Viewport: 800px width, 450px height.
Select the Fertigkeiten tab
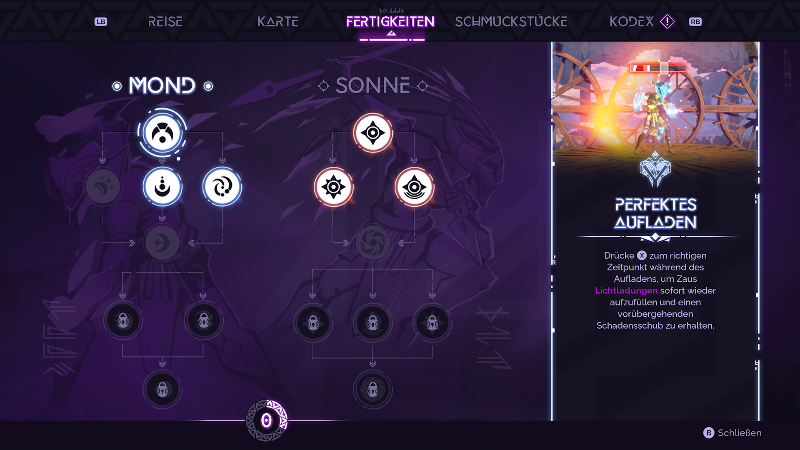click(x=391, y=21)
